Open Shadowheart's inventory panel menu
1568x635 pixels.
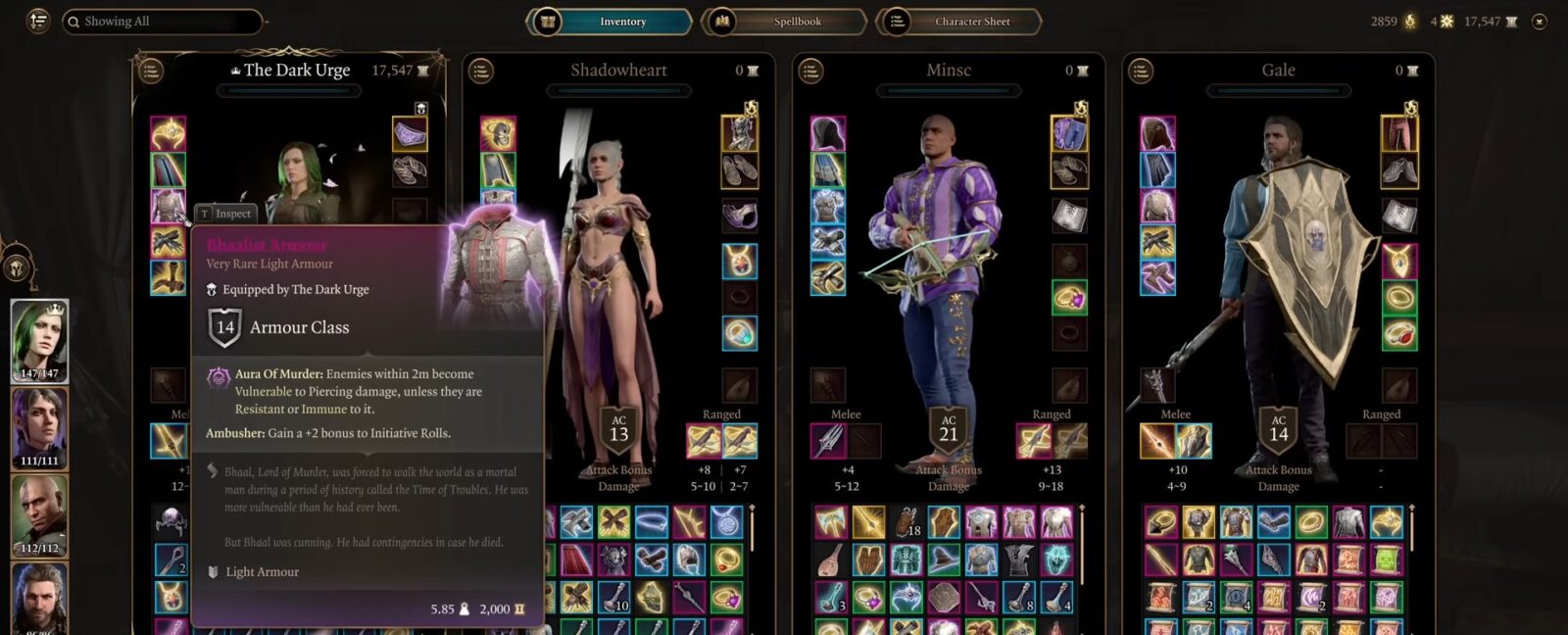click(481, 71)
